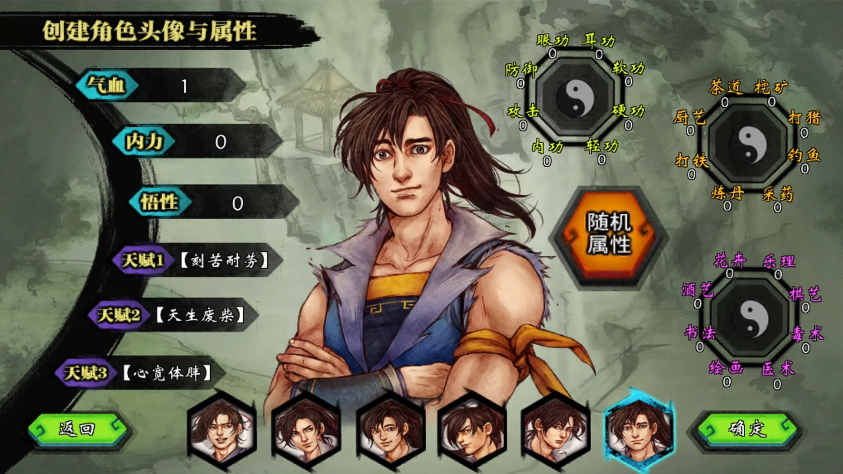
Task: Confirm the character with 确定
Action: [746, 429]
